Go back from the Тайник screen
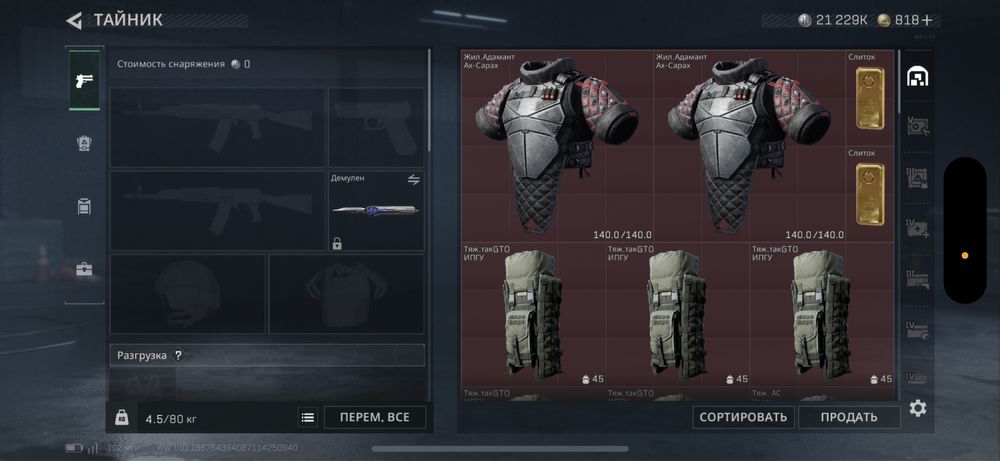 74,20
